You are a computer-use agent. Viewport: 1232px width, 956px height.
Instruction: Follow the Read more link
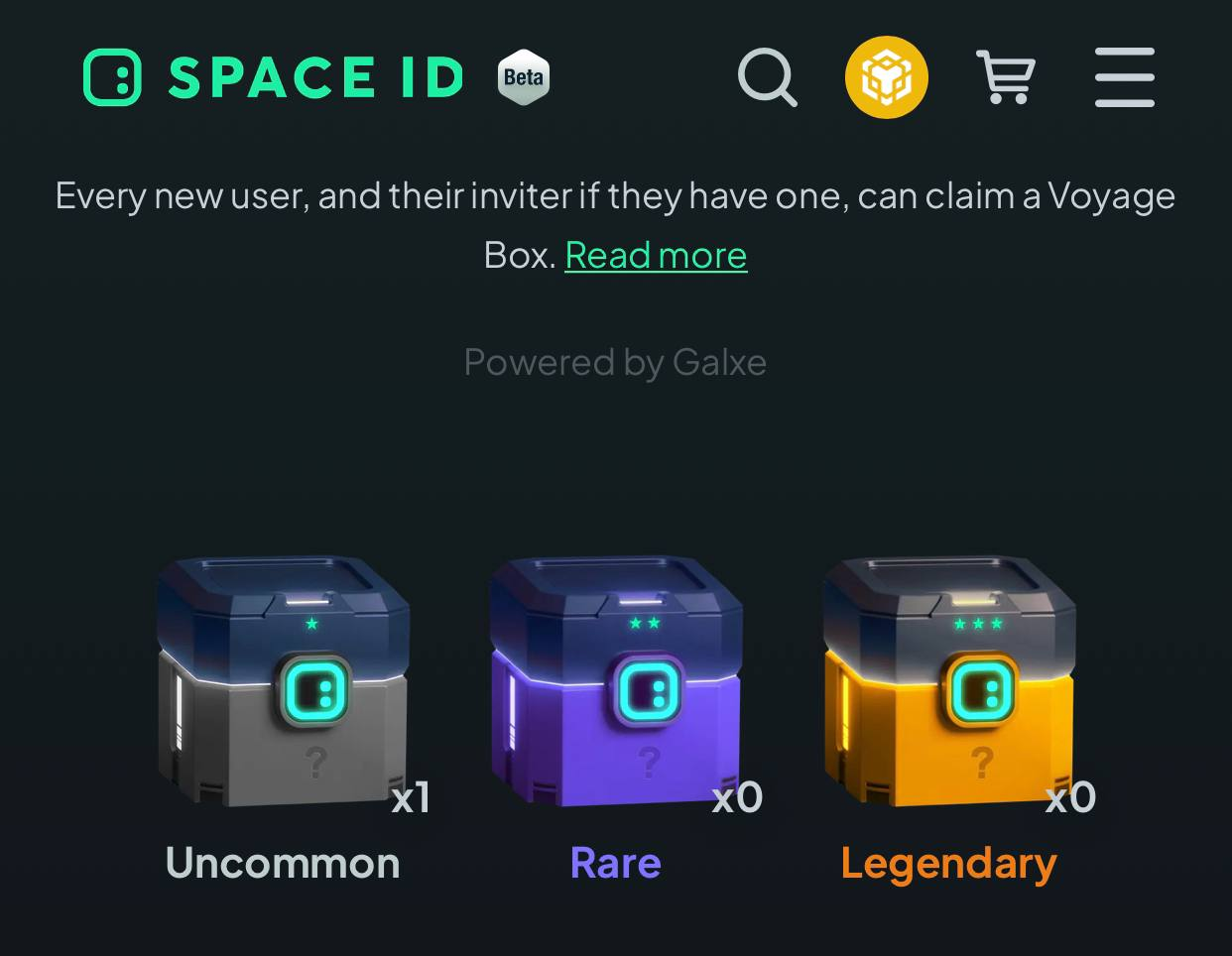[x=656, y=256]
